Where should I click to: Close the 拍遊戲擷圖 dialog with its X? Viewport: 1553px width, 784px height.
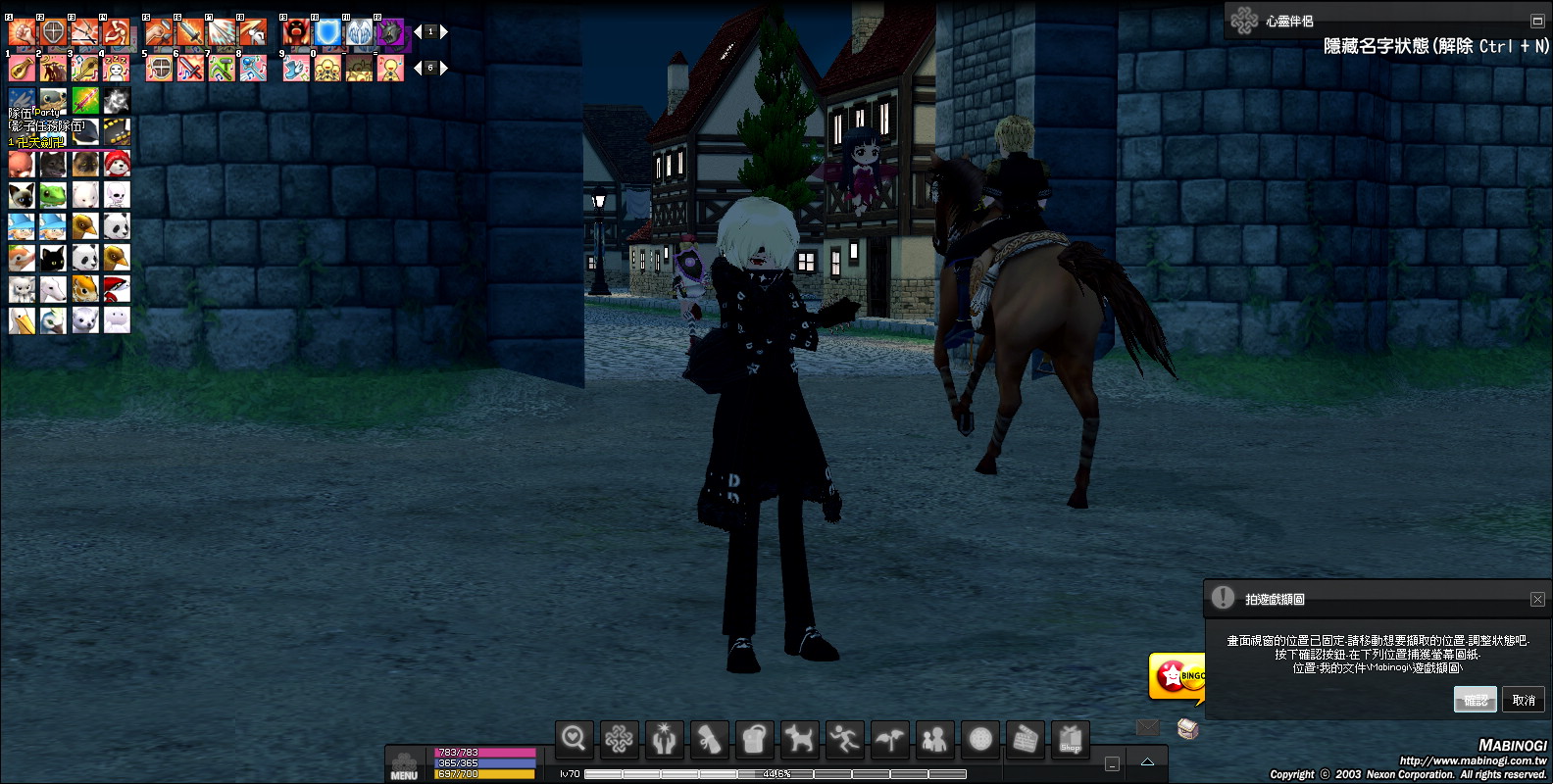[x=1537, y=599]
